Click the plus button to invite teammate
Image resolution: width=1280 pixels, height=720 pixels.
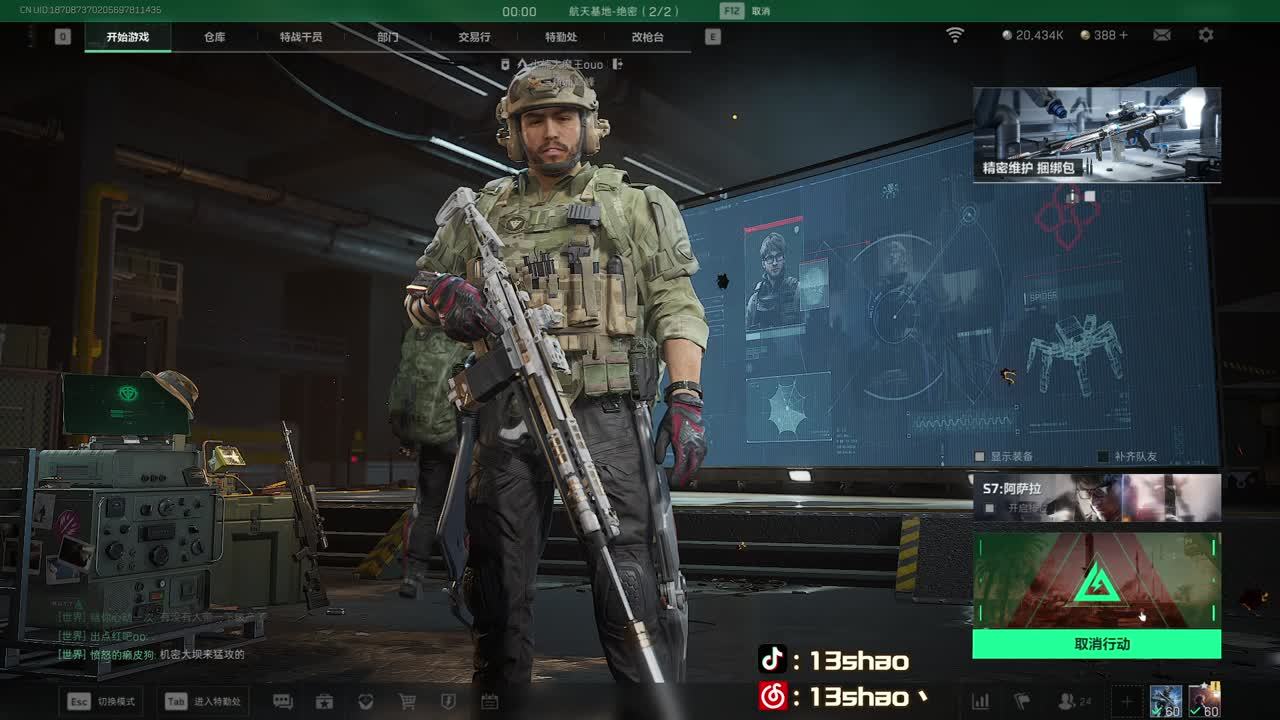point(1126,702)
